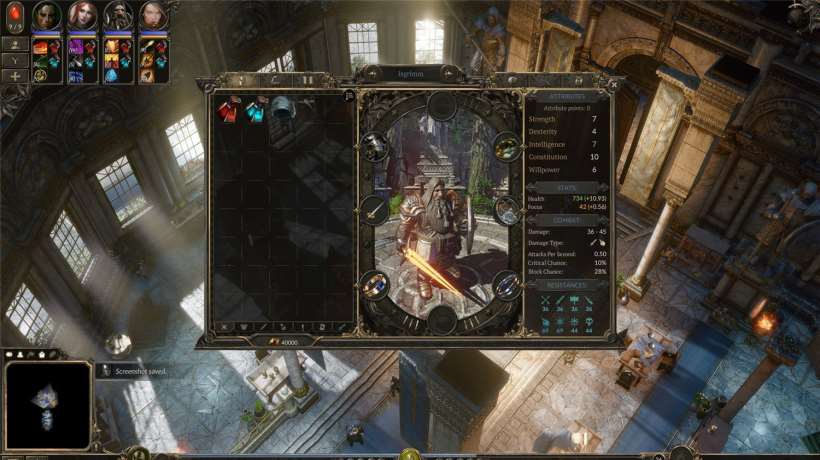Click the inventory sort button beside the grid
The width and height of the screenshot is (820, 460).
tap(348, 96)
